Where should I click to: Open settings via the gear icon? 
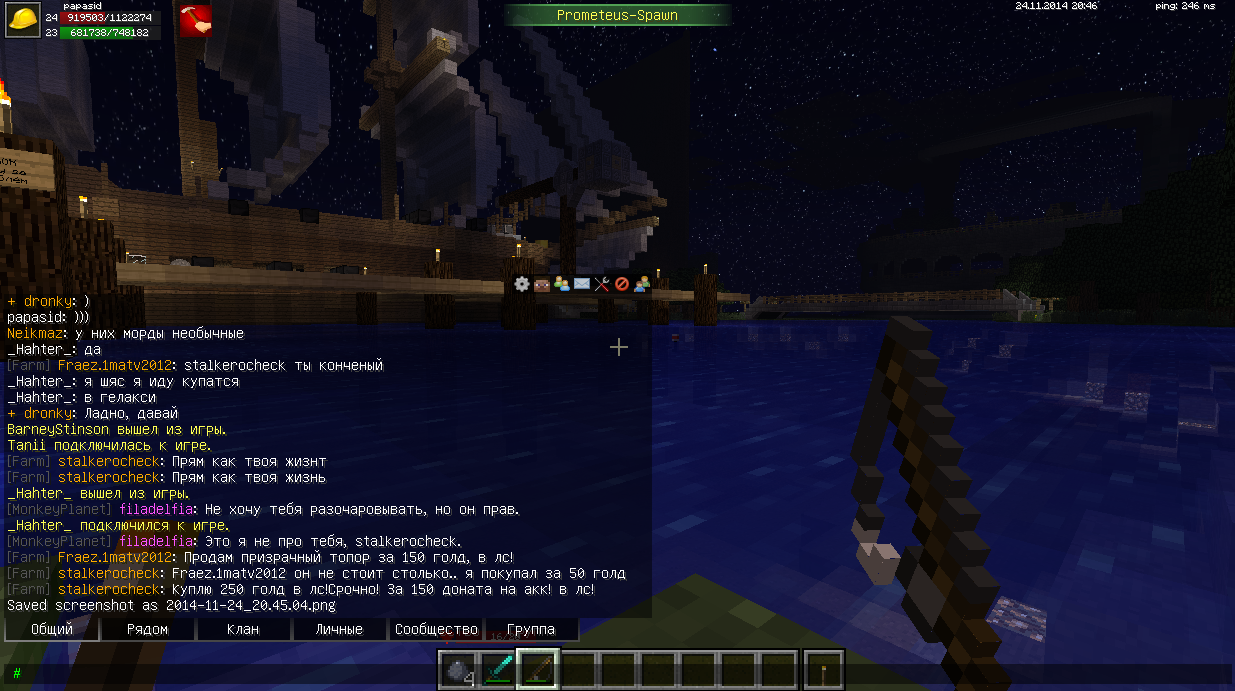[x=521, y=284]
